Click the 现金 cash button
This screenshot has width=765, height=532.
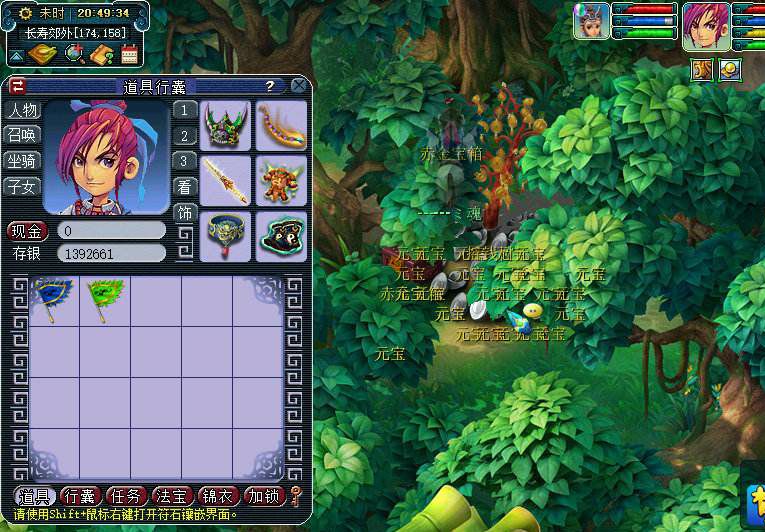(x=27, y=231)
